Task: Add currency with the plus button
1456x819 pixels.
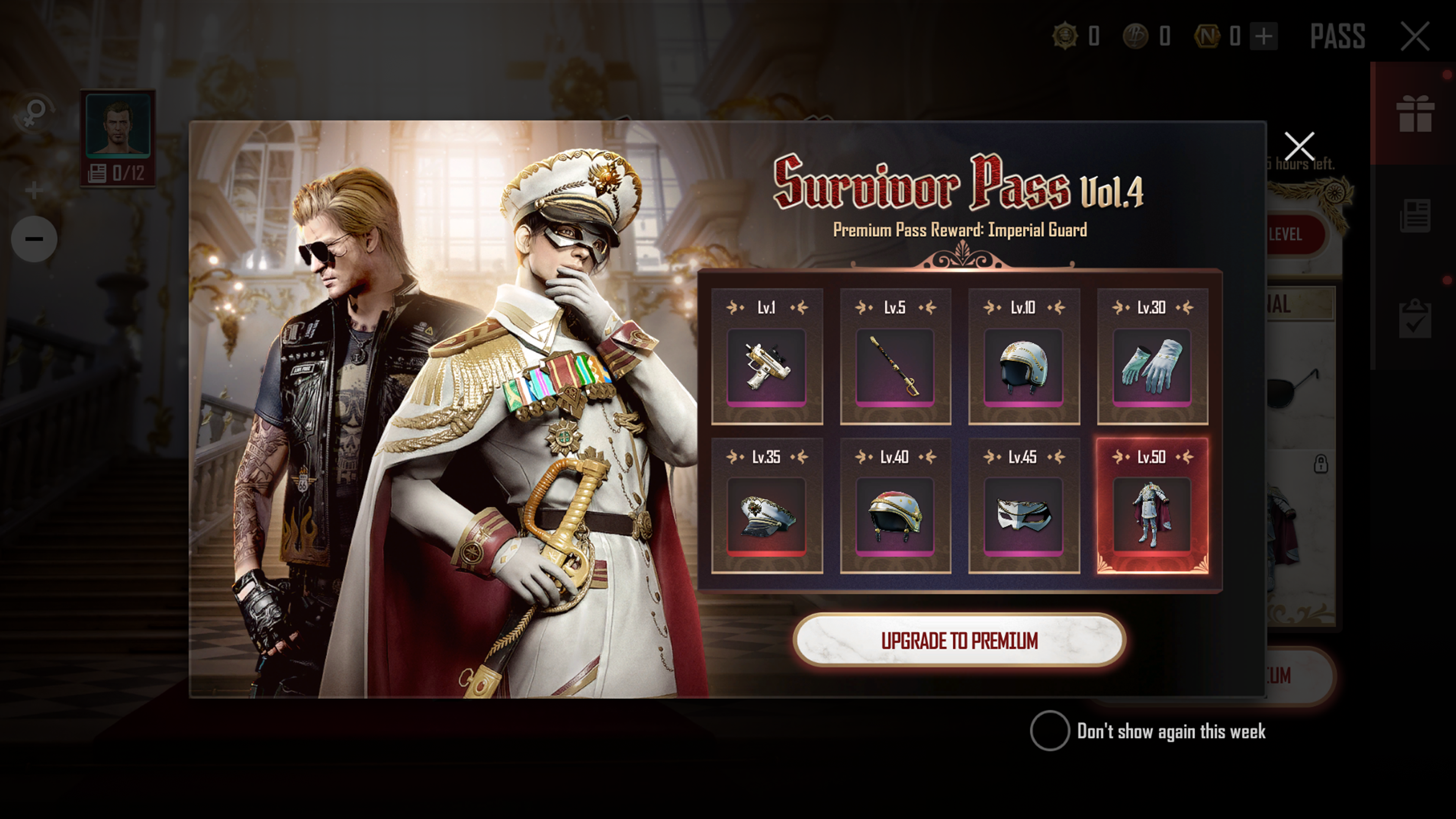Action: [1264, 37]
